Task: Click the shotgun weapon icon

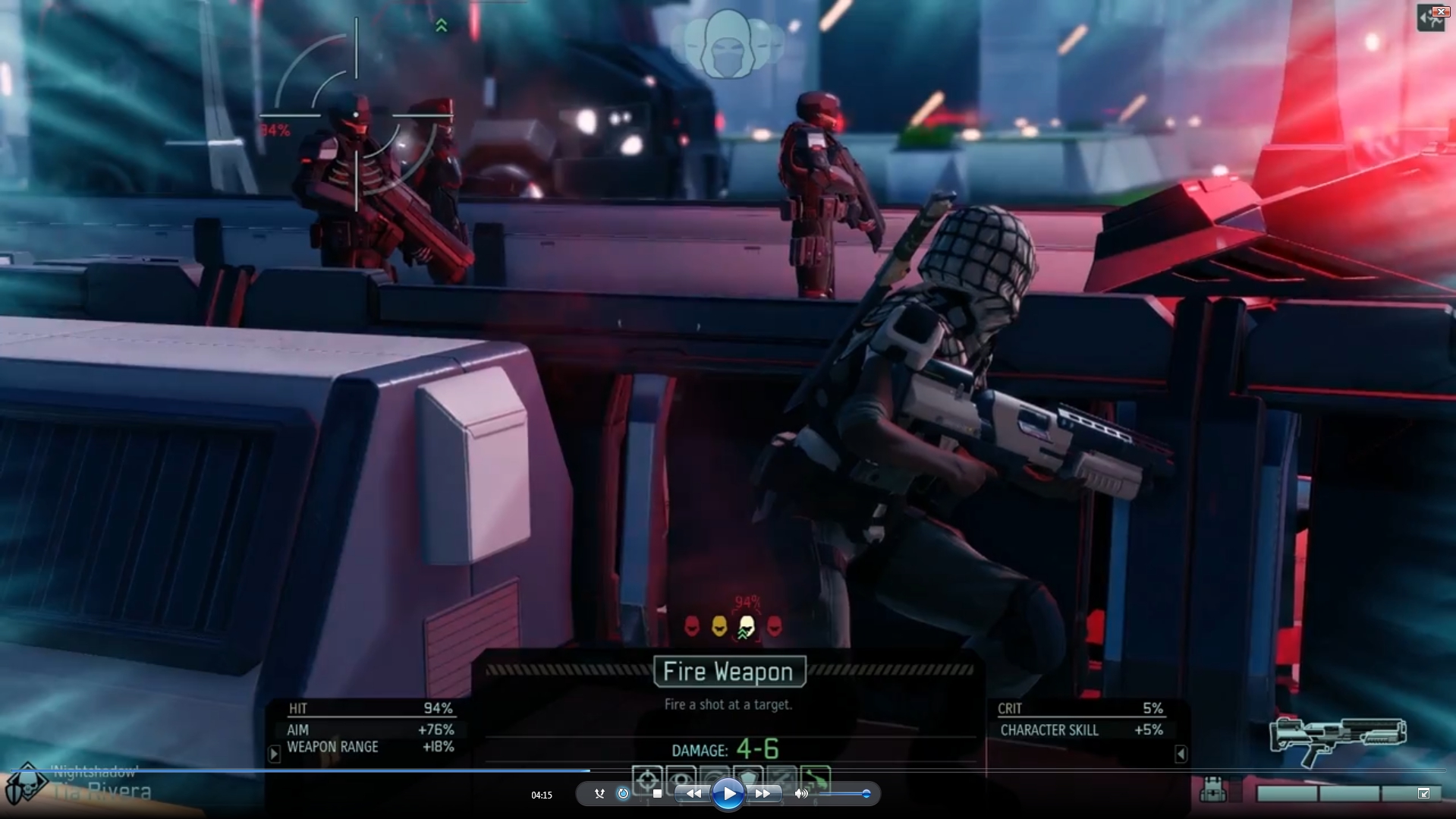Action: coord(1338,740)
